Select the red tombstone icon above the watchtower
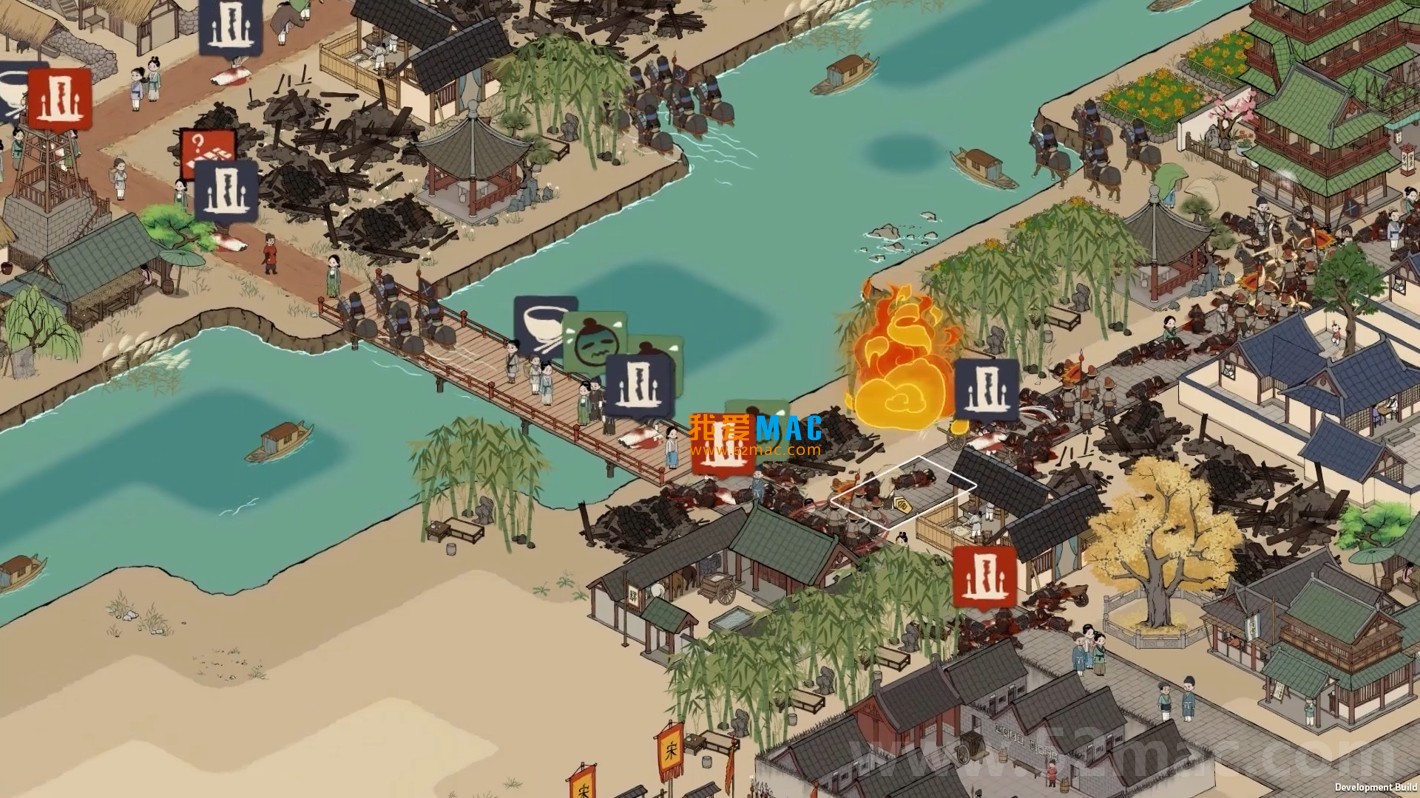This screenshot has height=798, width=1420. (60, 99)
